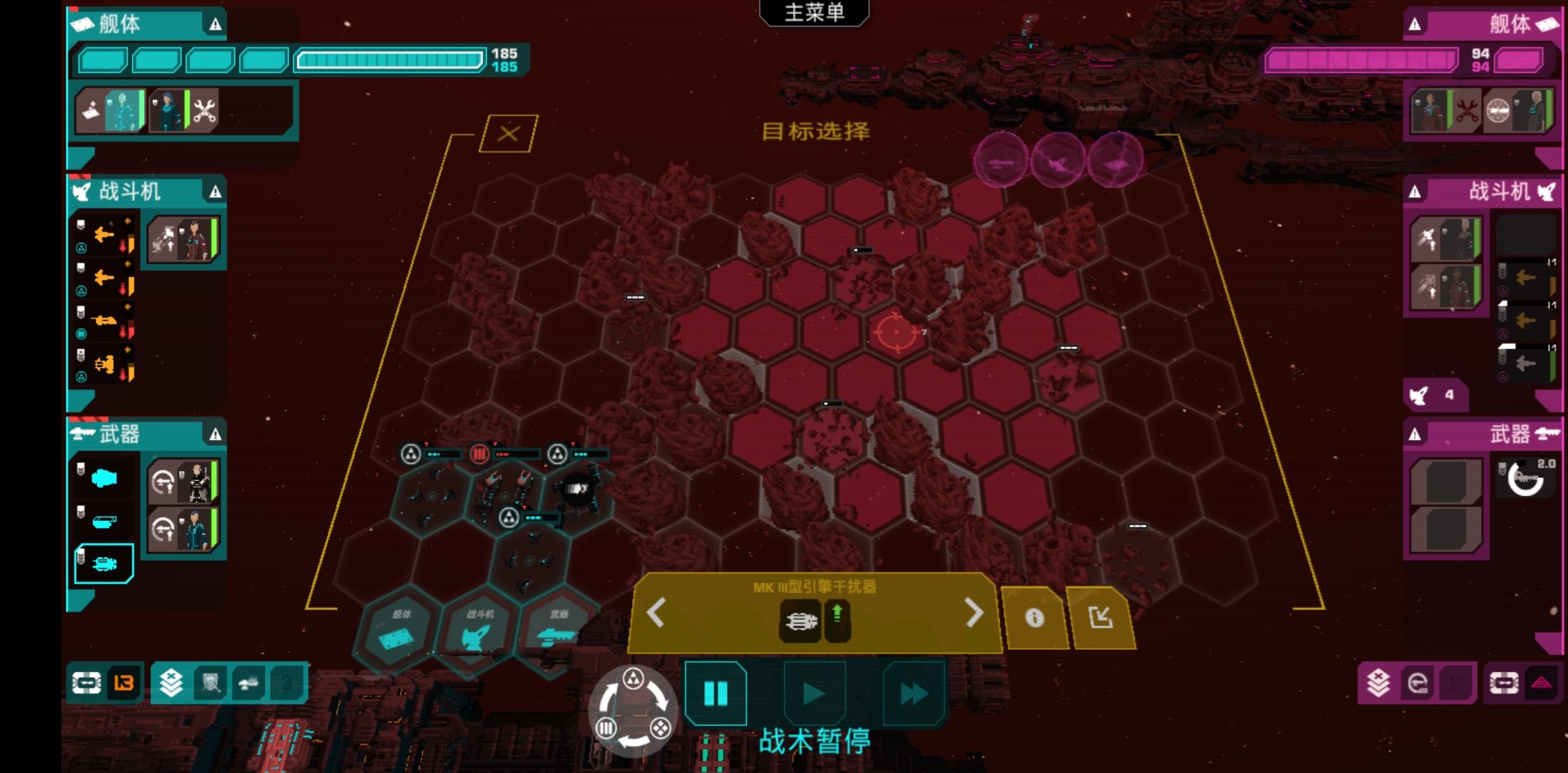Click the yellow arrow-into-corner button
This screenshot has height=773, width=1568.
1100,618
